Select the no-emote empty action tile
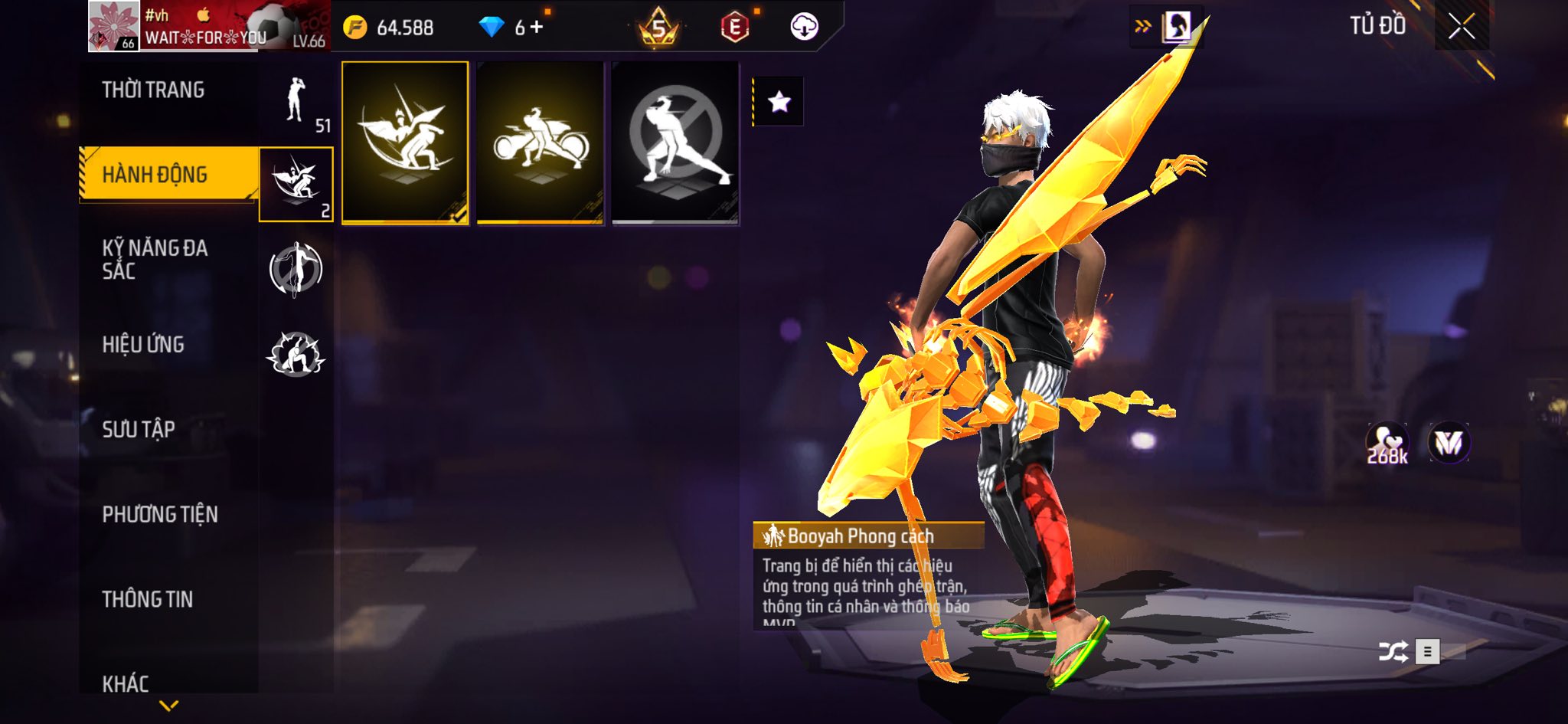Viewport: 1568px width, 724px height. [x=675, y=143]
